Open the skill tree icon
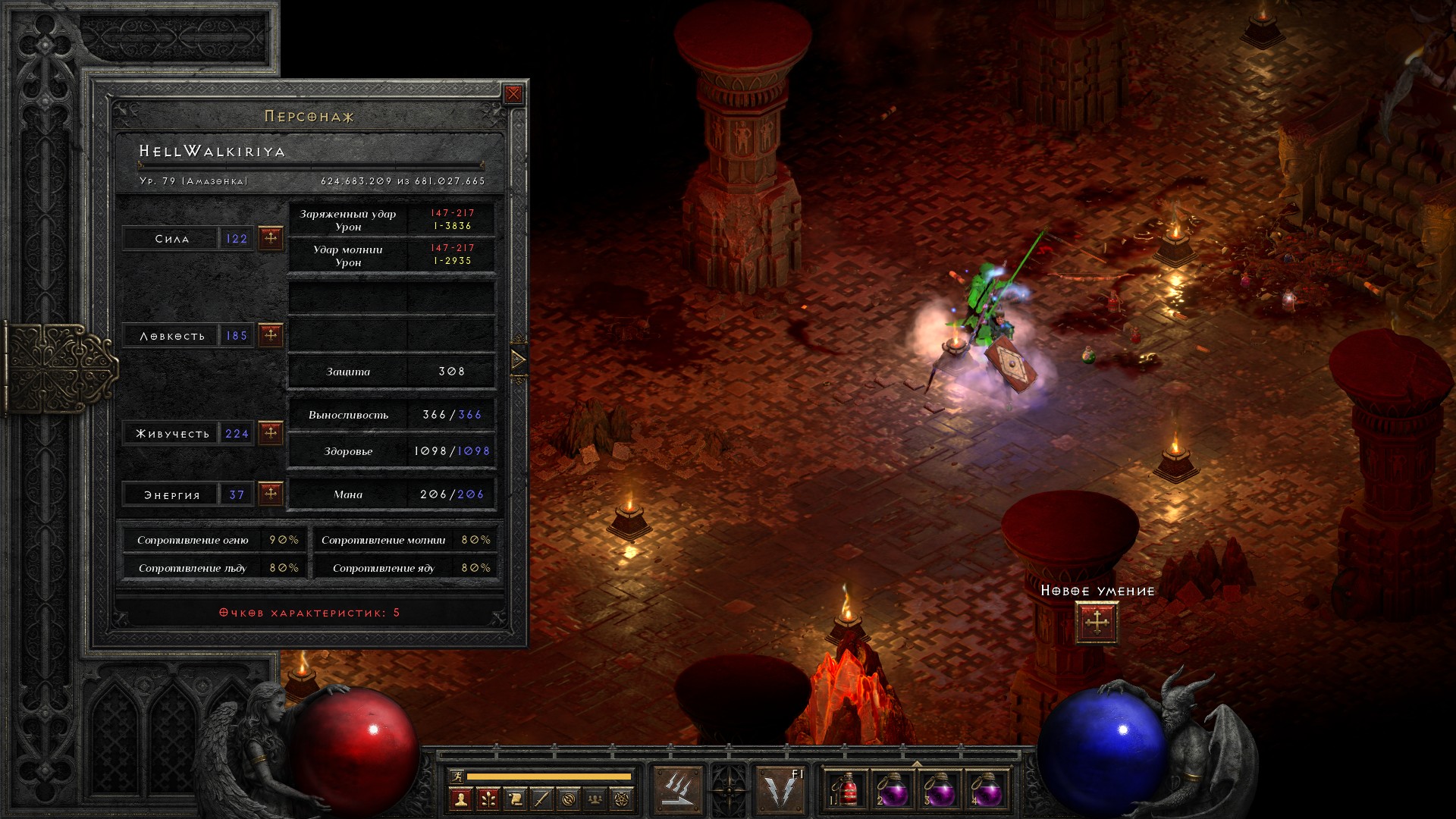 click(488, 799)
